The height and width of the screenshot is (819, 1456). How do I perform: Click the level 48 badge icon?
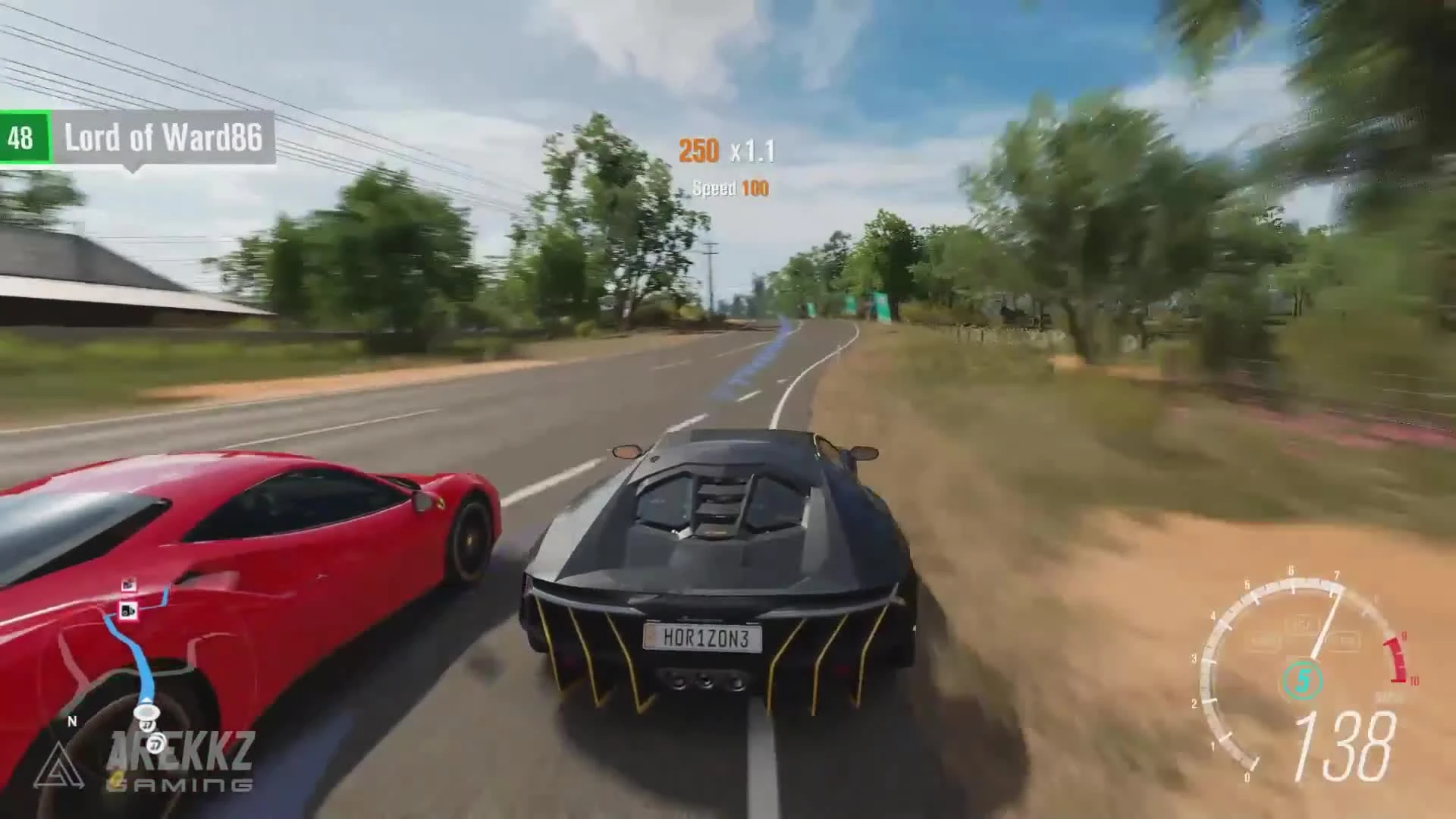(x=23, y=137)
